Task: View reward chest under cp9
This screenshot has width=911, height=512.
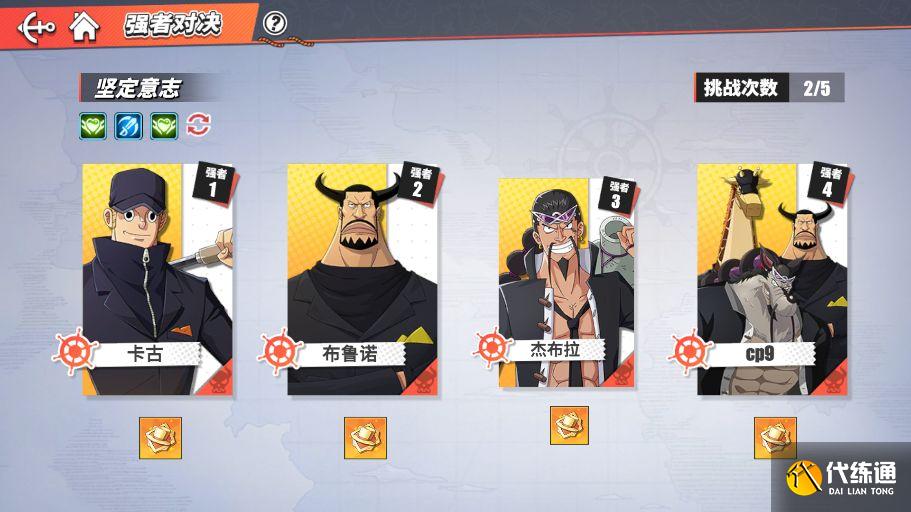Action: click(x=775, y=438)
